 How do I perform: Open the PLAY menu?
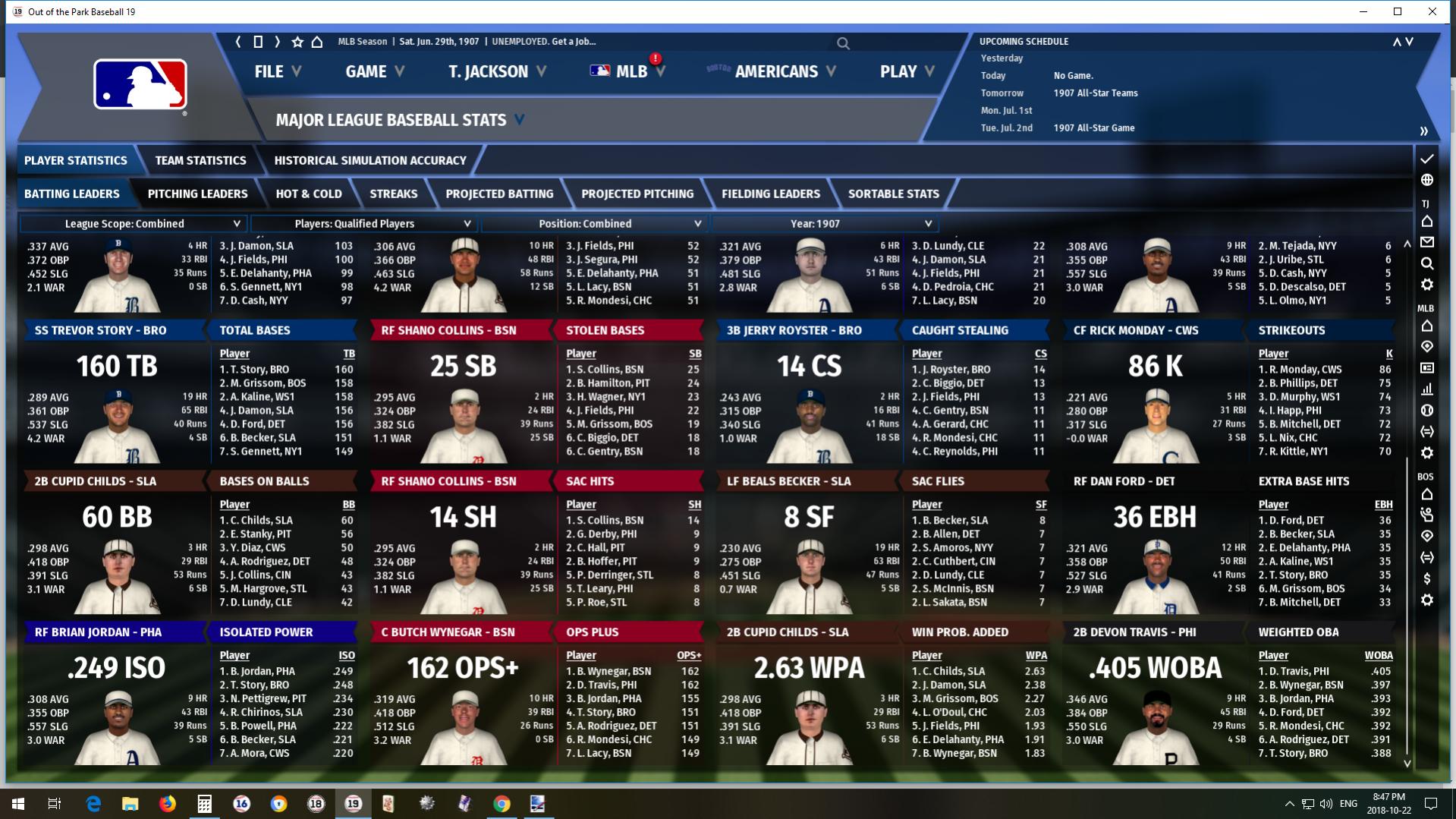[907, 71]
